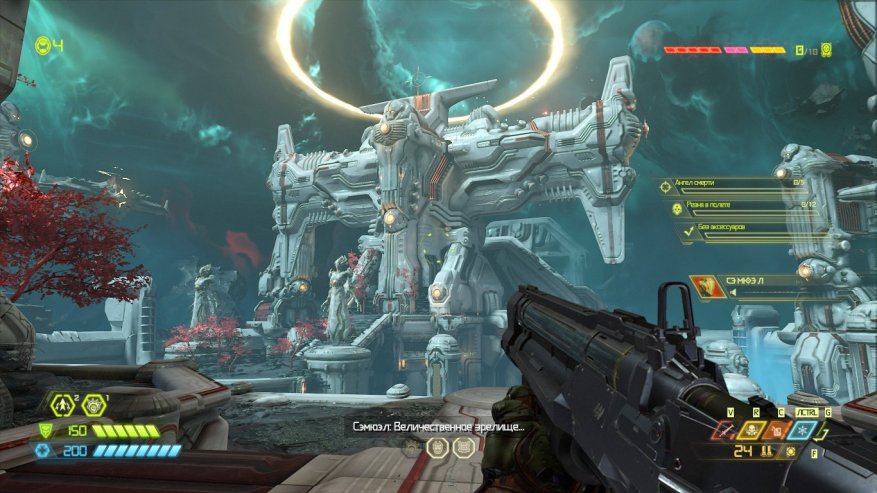Click the extra lives helmet icon
The height and width of the screenshot is (493, 877).
click(x=42, y=45)
